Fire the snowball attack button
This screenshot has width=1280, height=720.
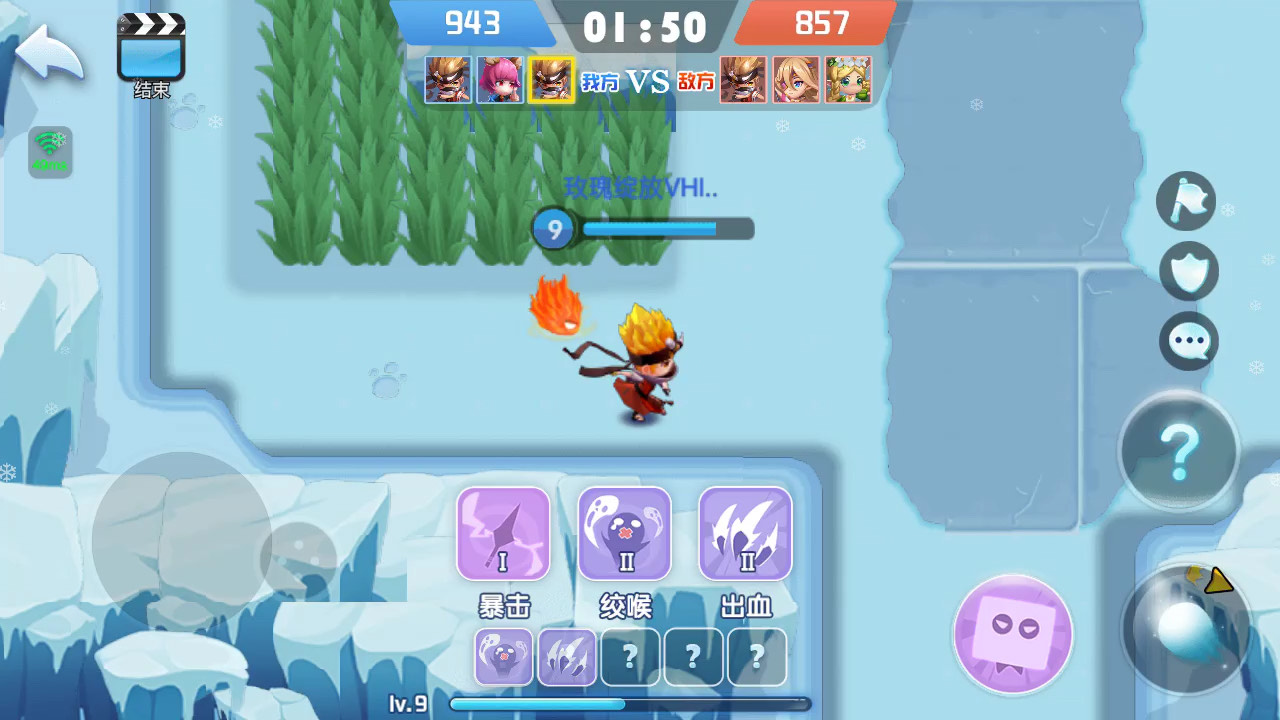(x=1186, y=629)
